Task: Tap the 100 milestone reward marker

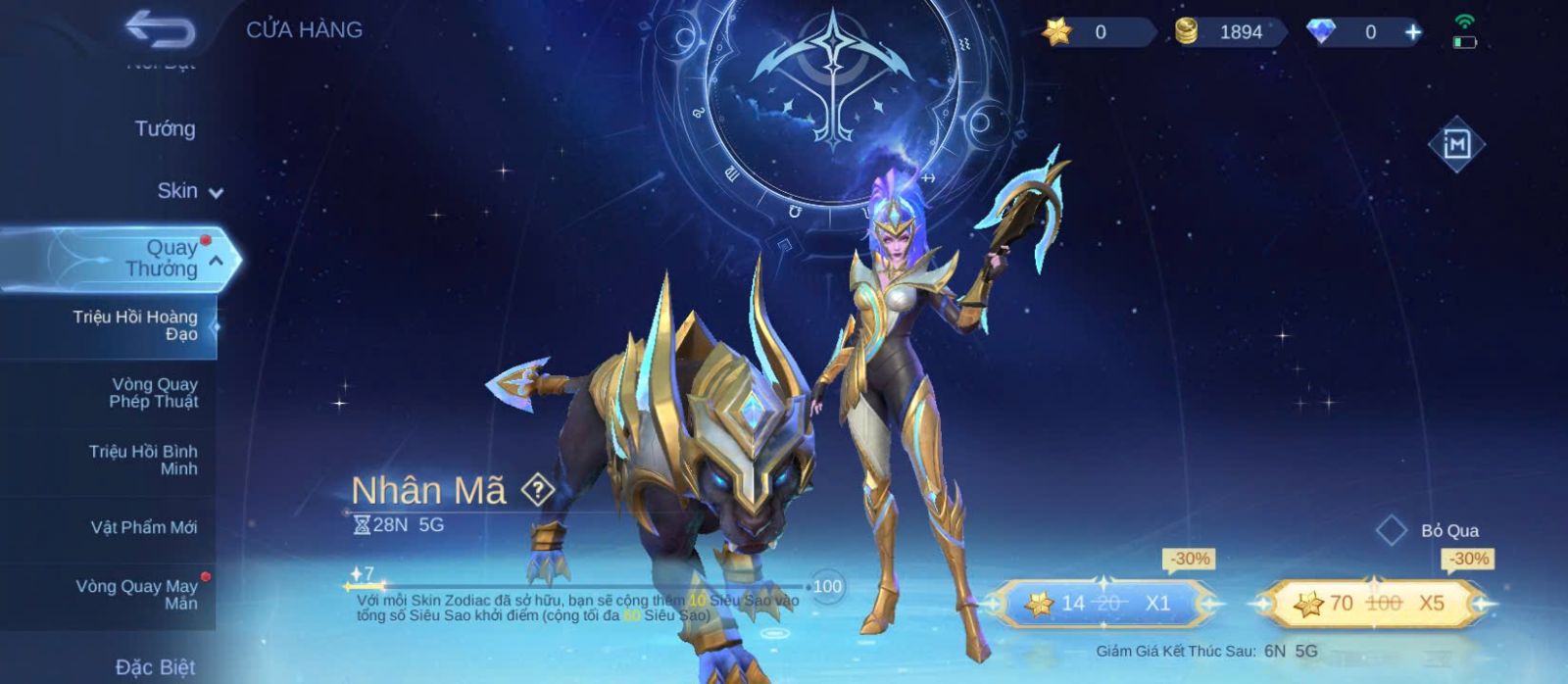Action: click(827, 586)
